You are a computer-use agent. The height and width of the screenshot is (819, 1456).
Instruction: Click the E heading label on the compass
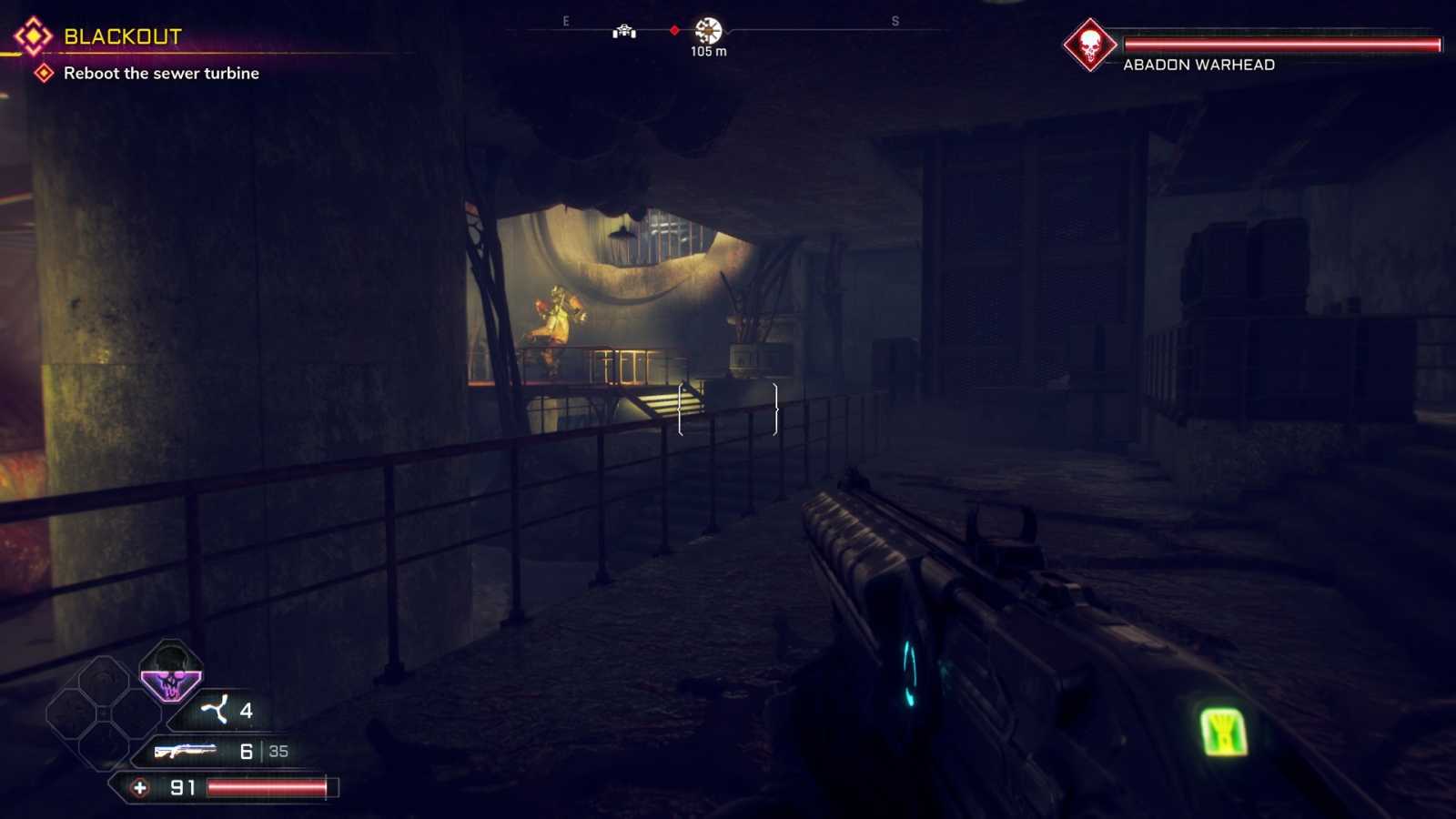pyautogui.click(x=565, y=20)
